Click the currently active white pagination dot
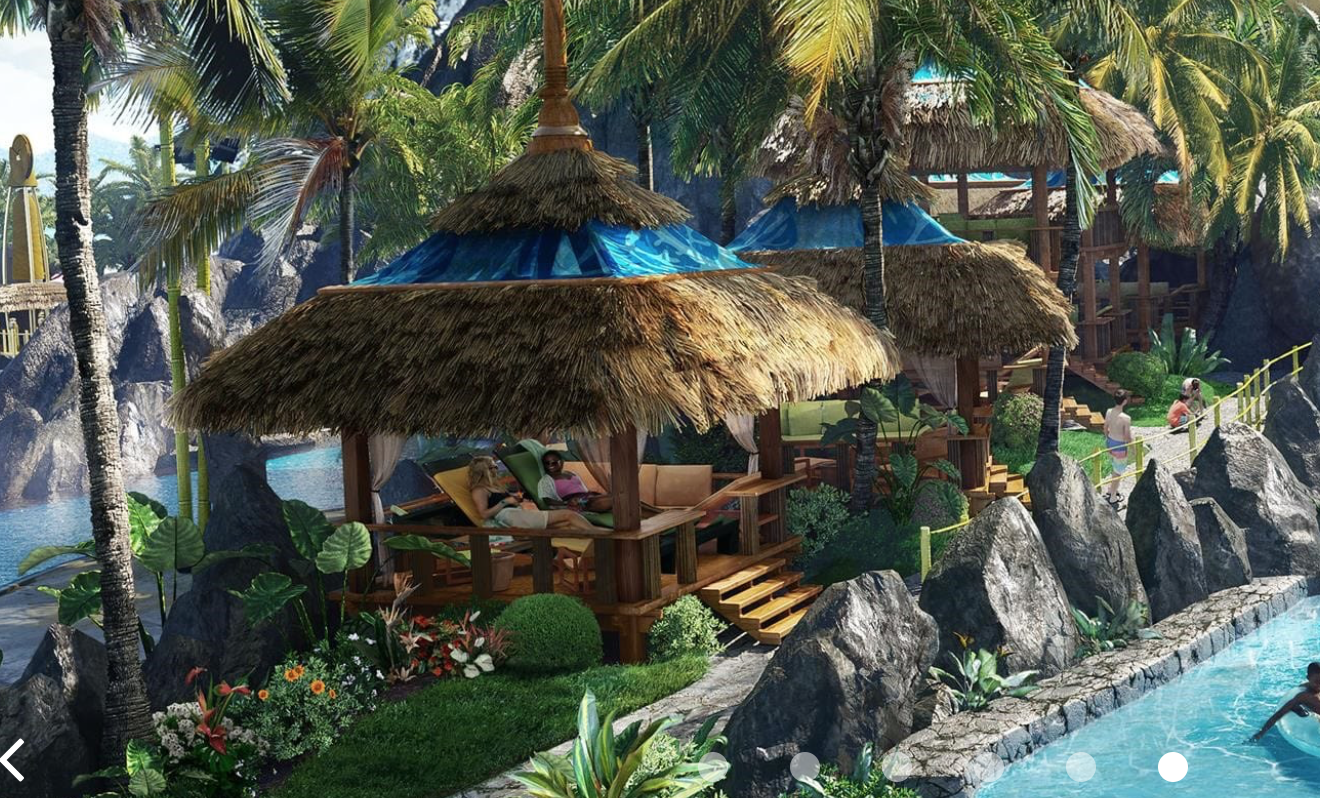 (1173, 766)
